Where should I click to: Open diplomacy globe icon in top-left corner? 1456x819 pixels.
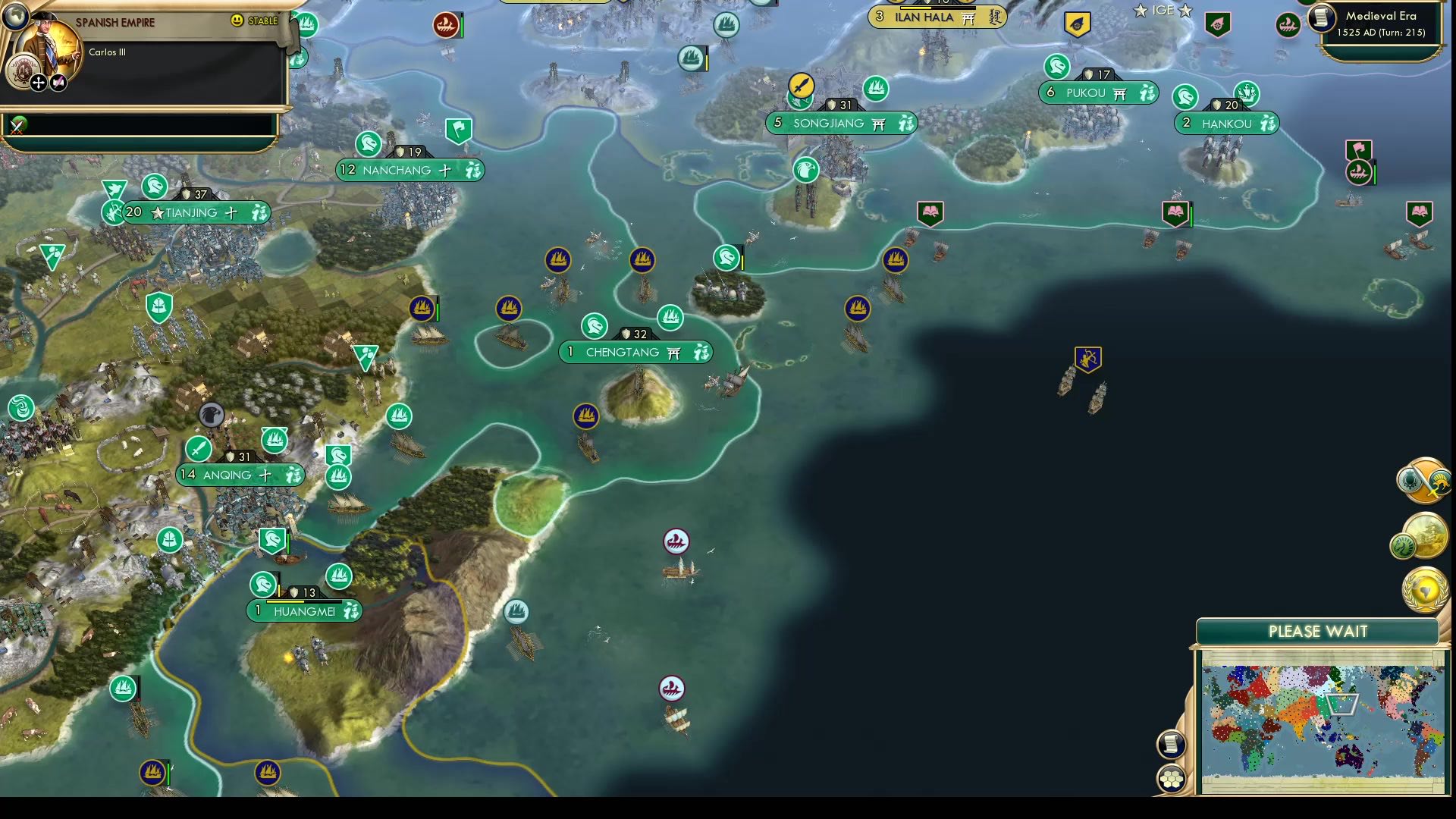coord(15,15)
